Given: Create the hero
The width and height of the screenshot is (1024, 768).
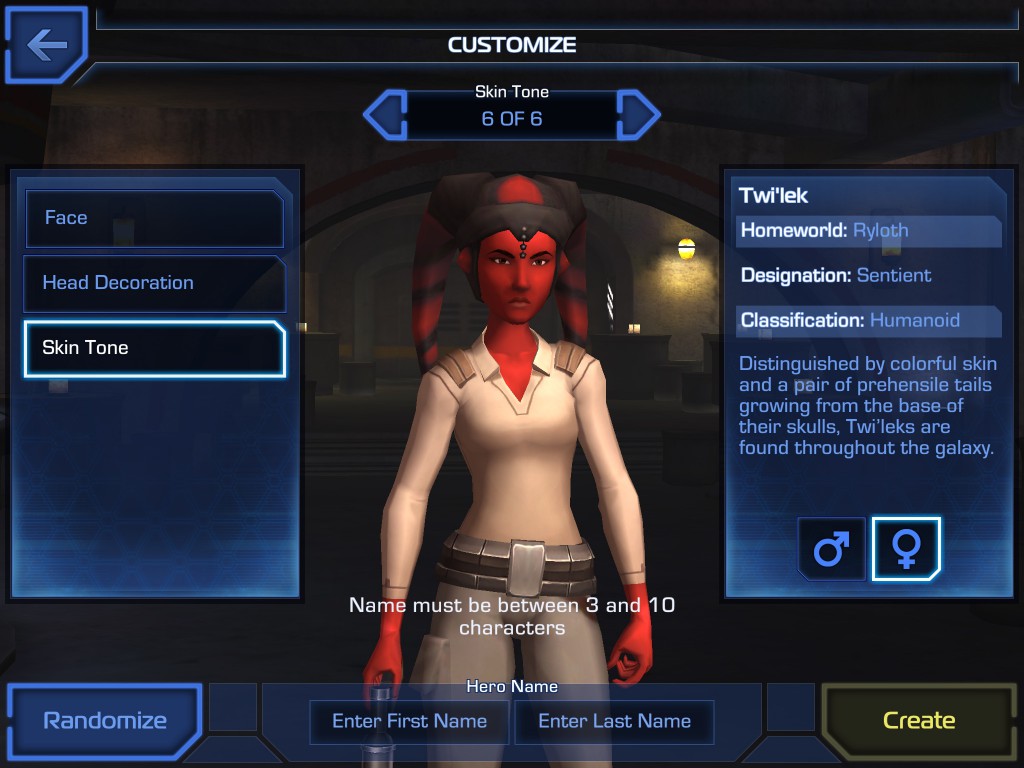Looking at the screenshot, I should (x=918, y=721).
